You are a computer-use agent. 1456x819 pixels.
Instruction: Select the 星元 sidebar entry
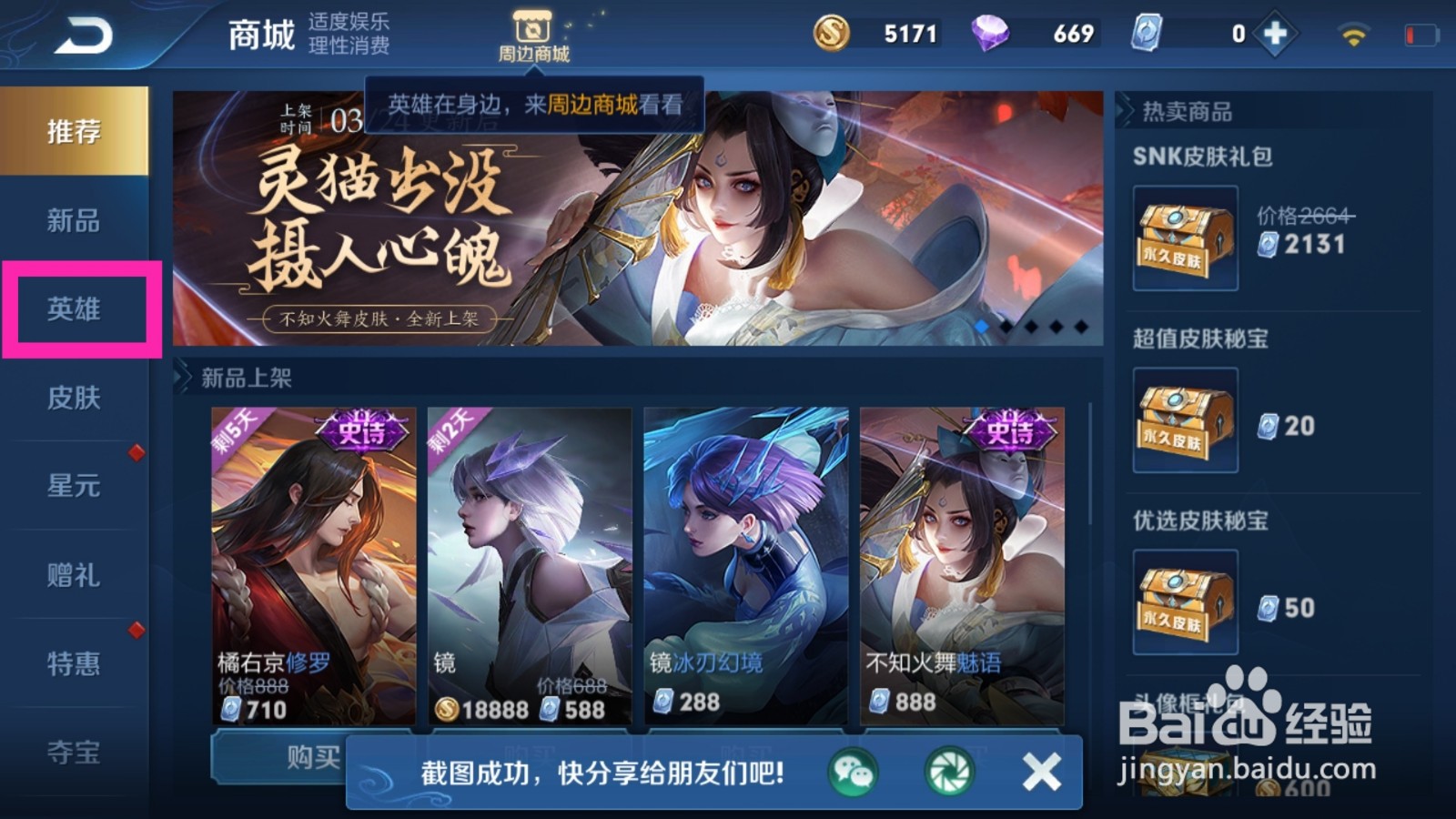[x=71, y=487]
